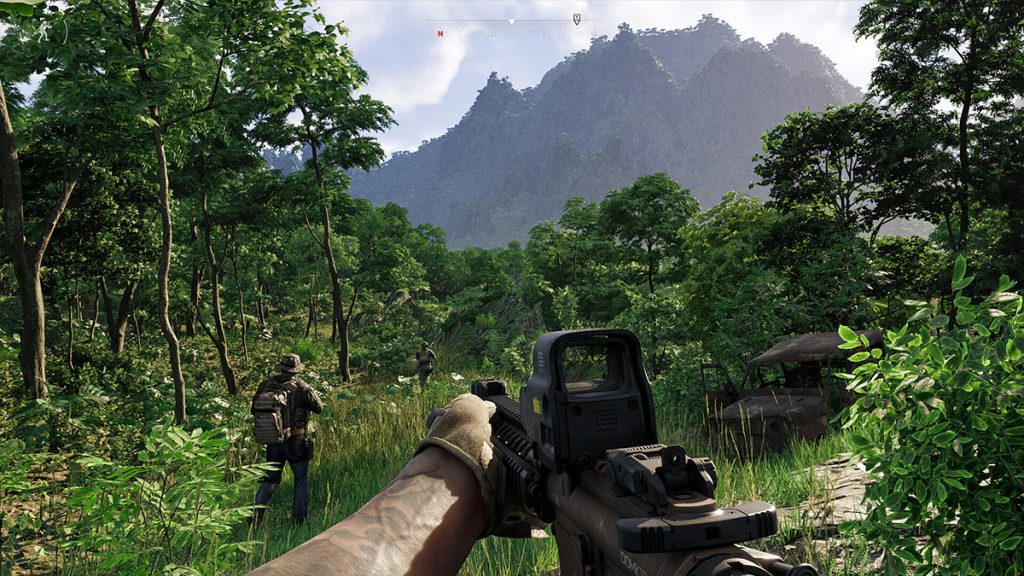Select the red N north indicator
Viewport: 1024px width, 576px height.
439,33
